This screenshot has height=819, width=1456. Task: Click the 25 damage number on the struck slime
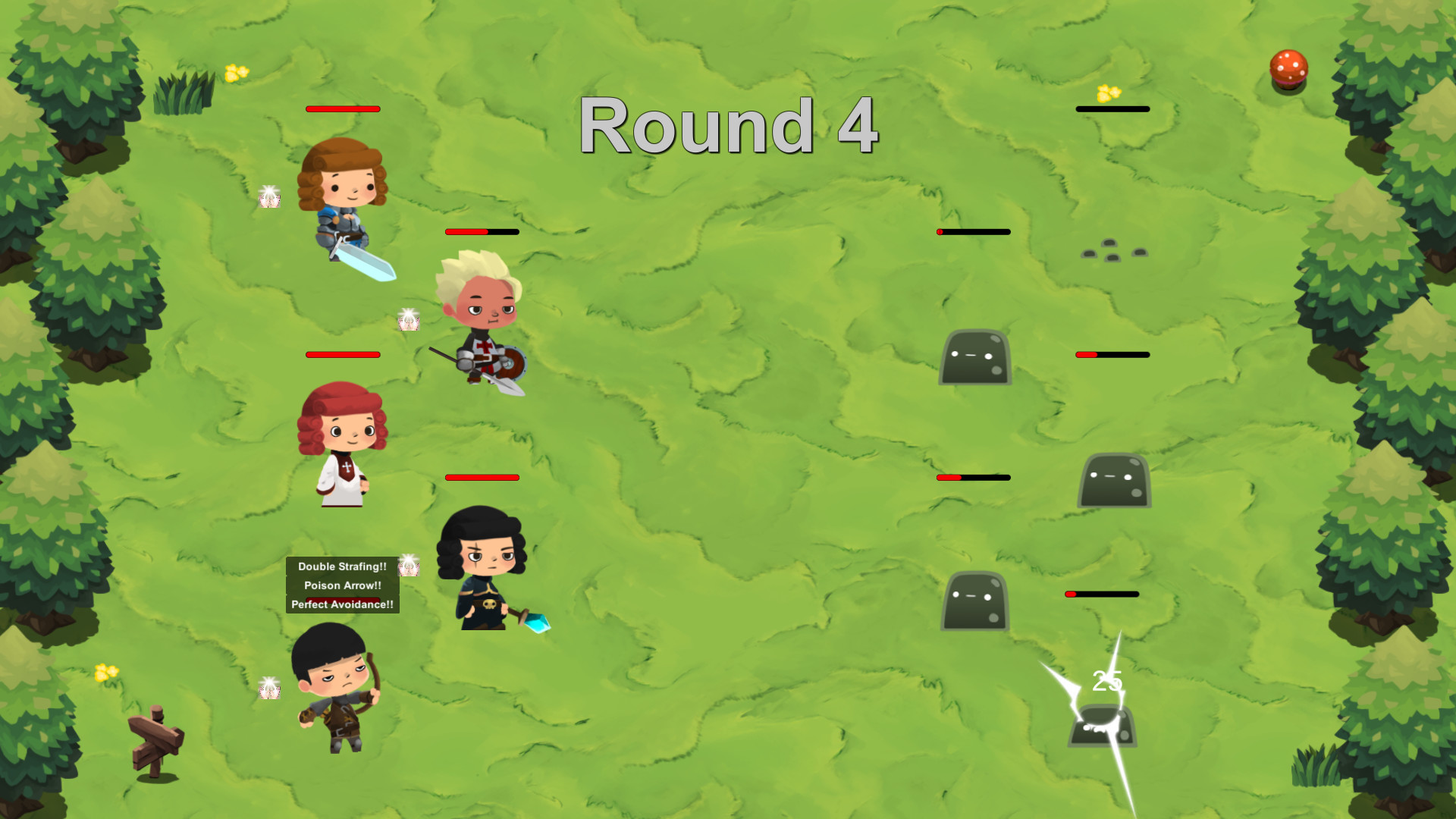click(x=1107, y=680)
